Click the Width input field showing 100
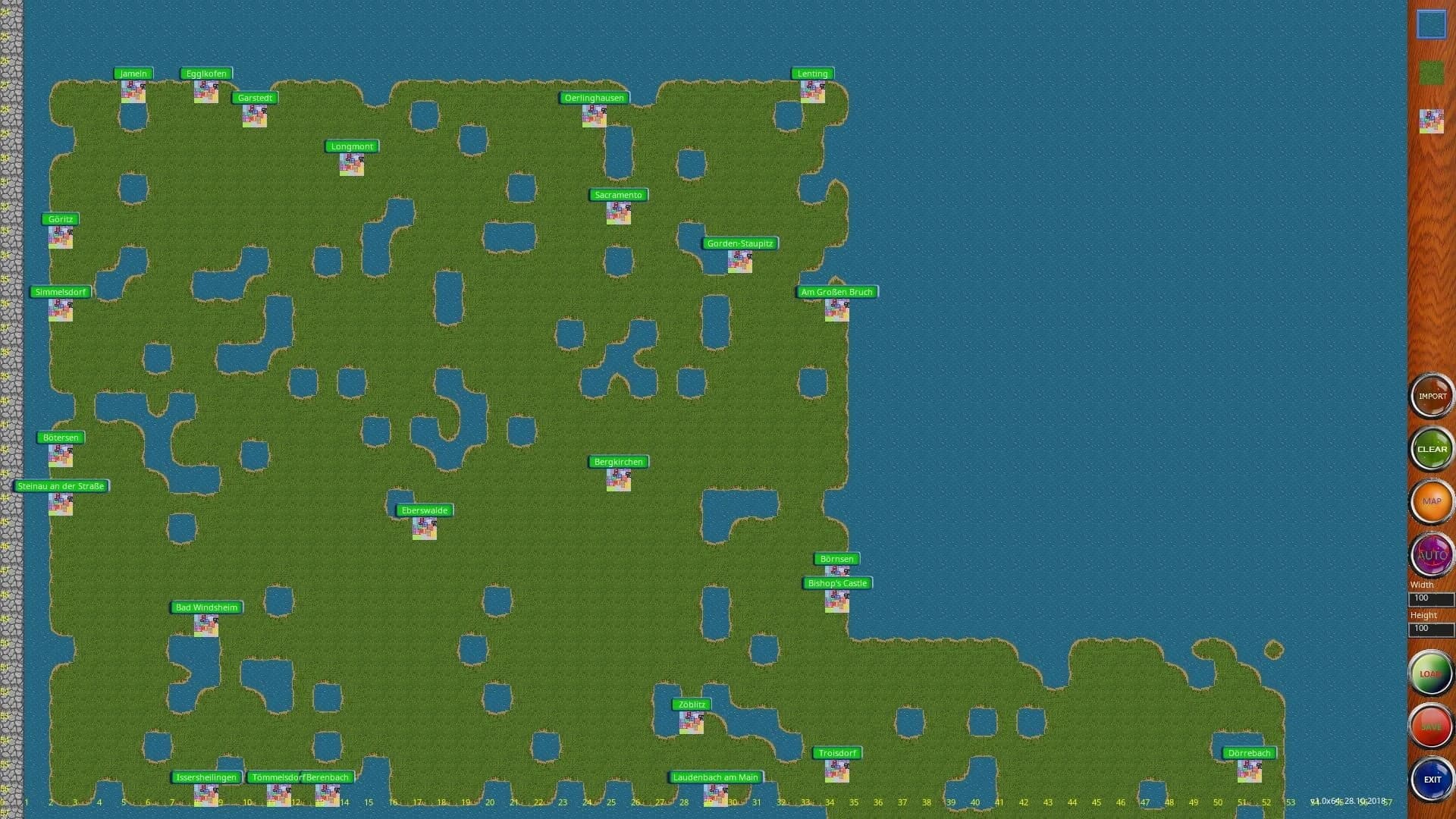Image resolution: width=1456 pixels, height=819 pixels. (x=1430, y=598)
